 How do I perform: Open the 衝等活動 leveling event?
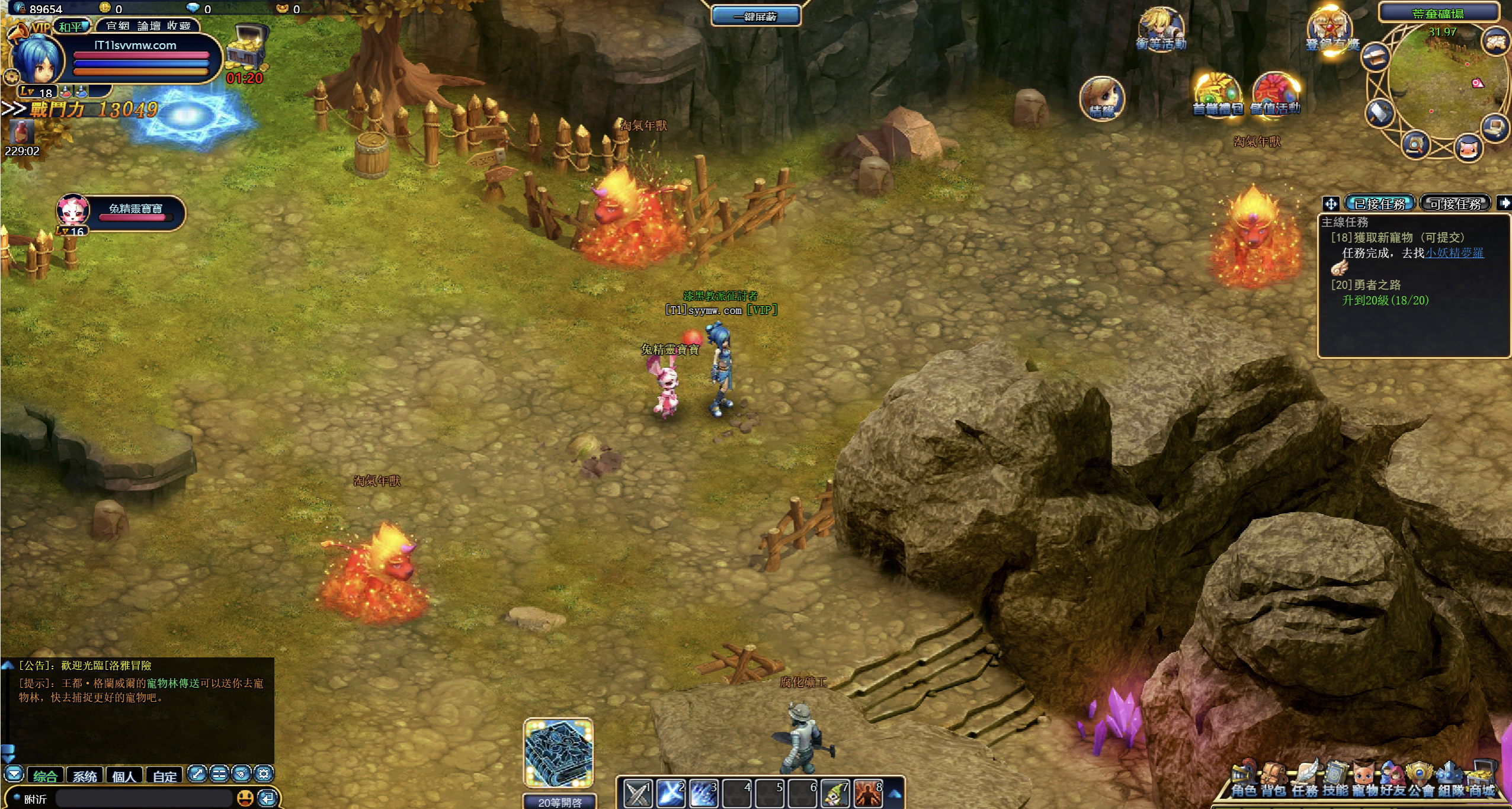(x=1161, y=28)
